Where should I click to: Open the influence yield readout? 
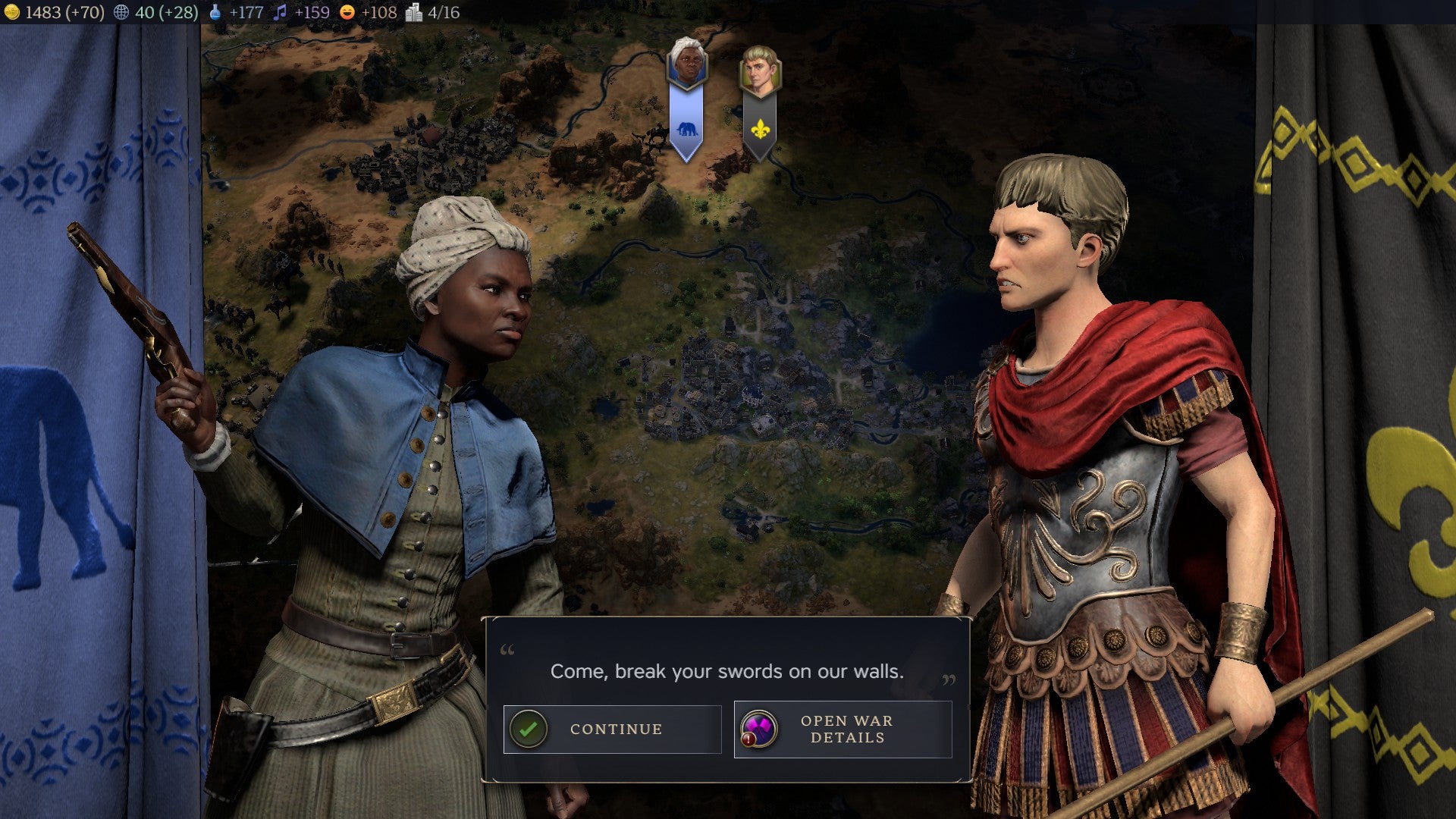(155, 12)
